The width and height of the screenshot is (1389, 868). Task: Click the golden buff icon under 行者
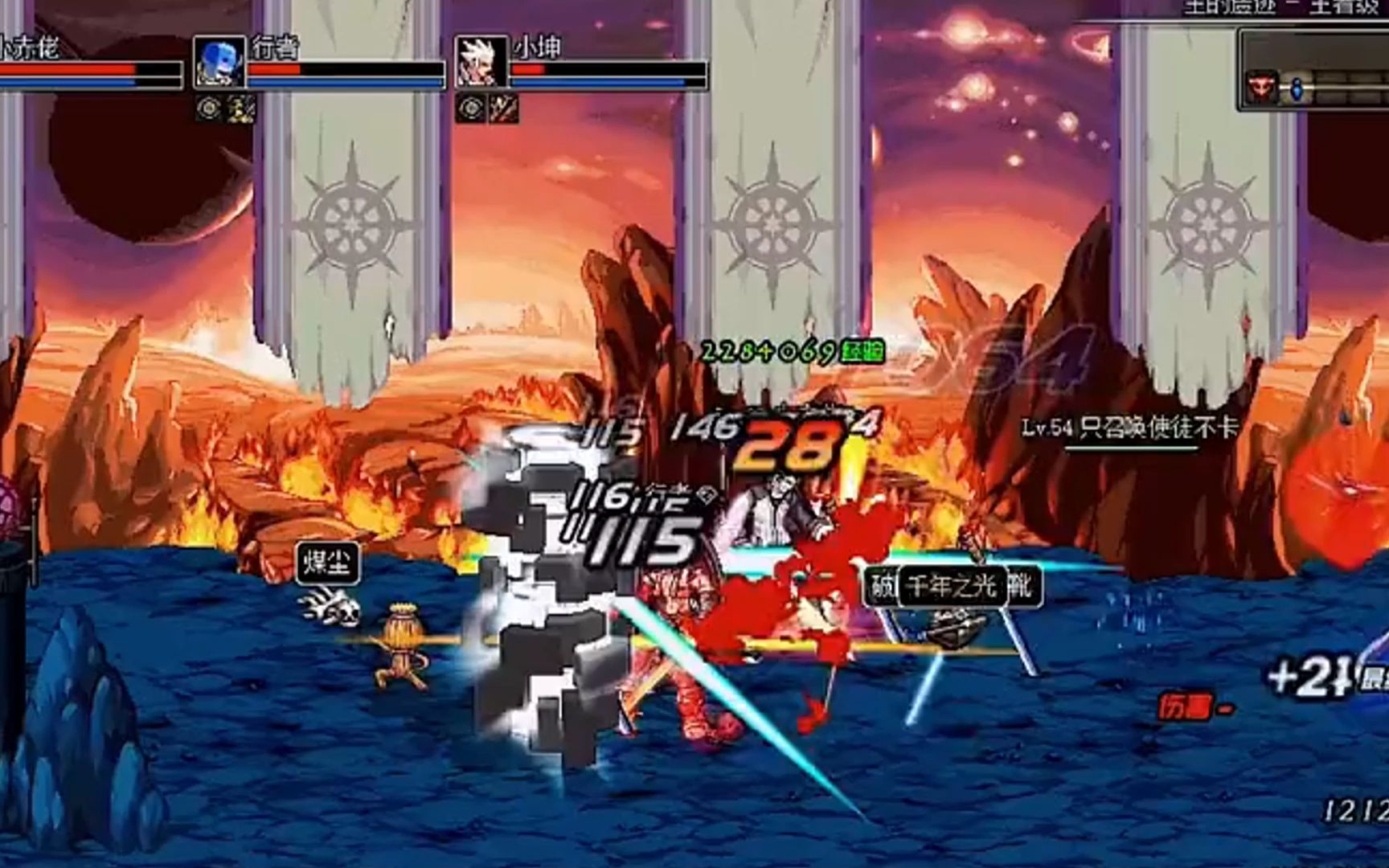click(240, 108)
